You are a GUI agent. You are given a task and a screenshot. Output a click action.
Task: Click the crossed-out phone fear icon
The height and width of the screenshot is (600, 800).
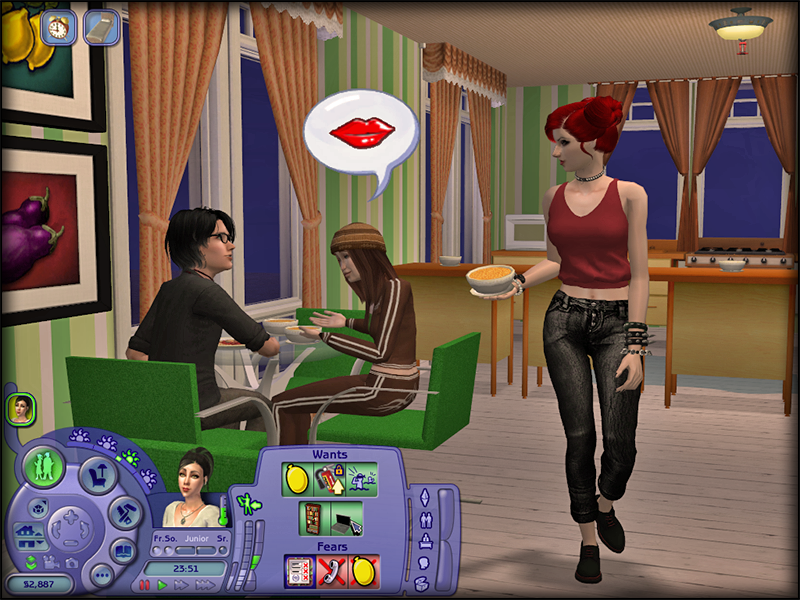331,570
